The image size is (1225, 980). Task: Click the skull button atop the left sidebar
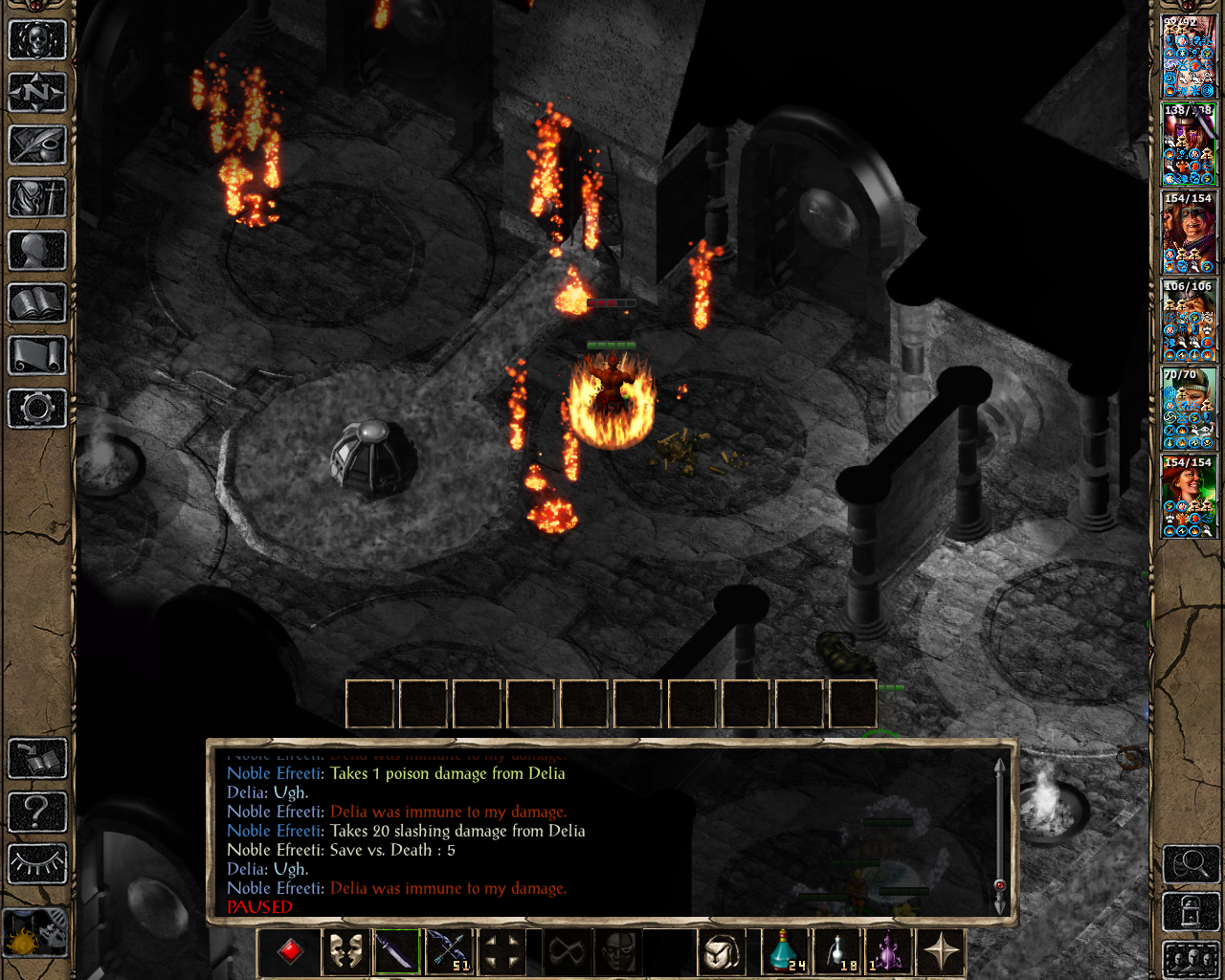point(37,40)
